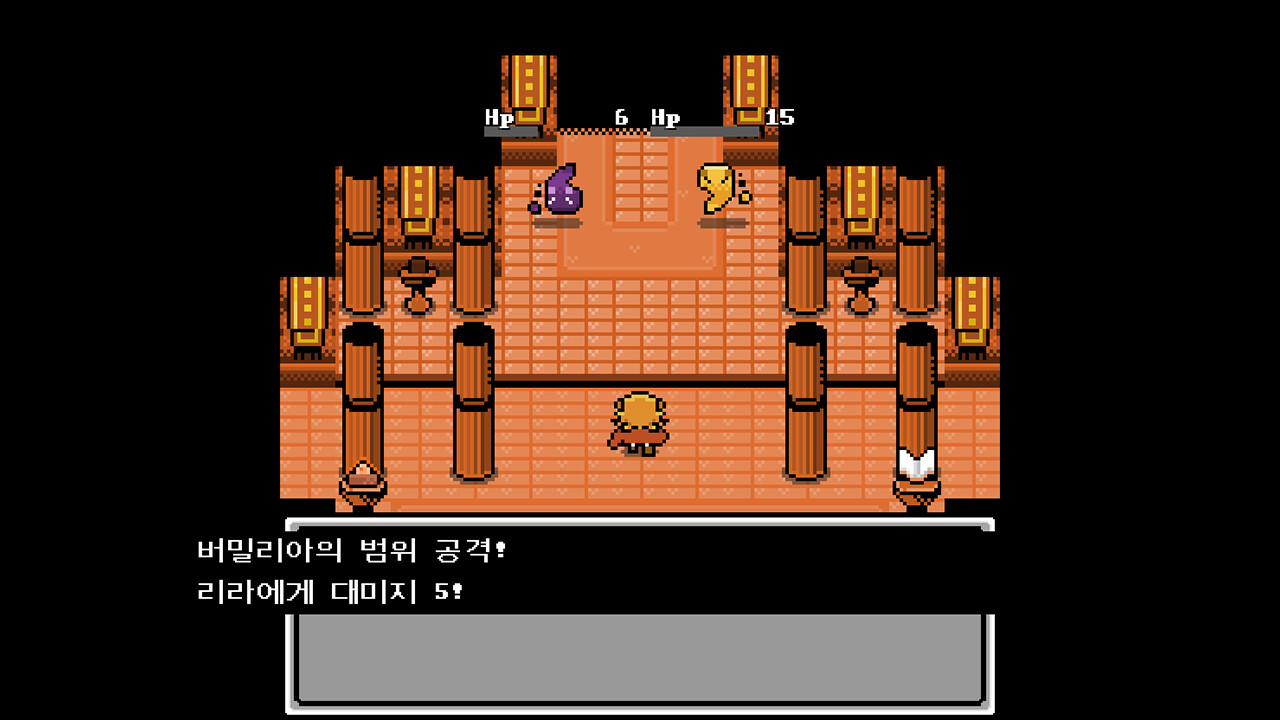
Task: Click the golden chest above the left Hp bar
Action: tap(525, 85)
